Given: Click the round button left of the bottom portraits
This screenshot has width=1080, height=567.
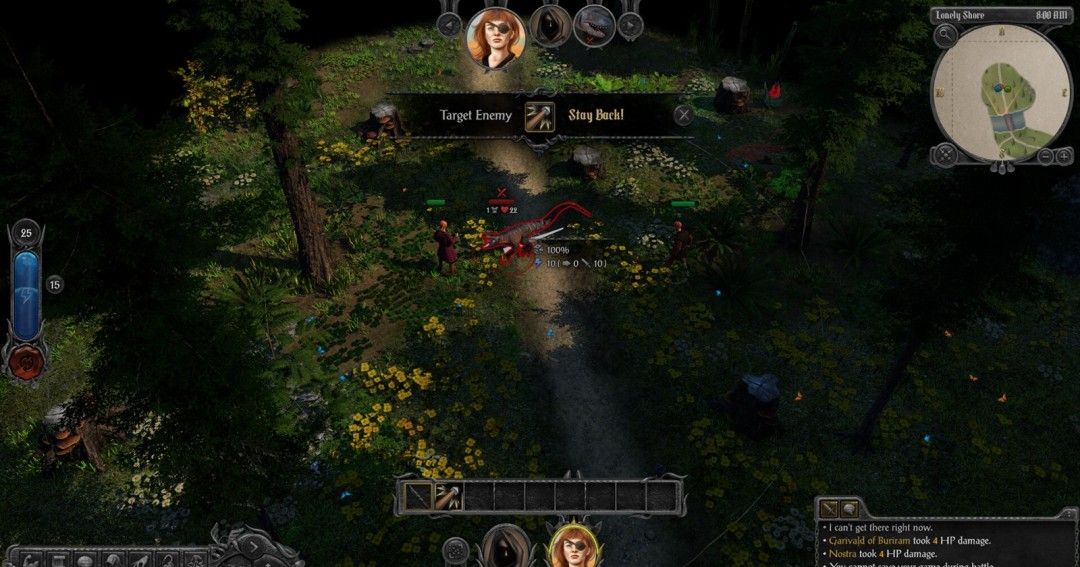Looking at the screenshot, I should [x=457, y=550].
